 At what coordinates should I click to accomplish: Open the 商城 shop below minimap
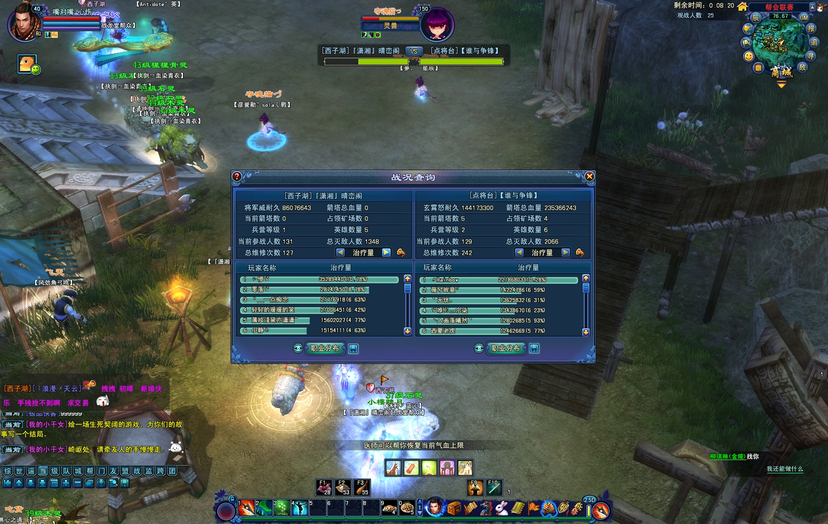coord(781,72)
